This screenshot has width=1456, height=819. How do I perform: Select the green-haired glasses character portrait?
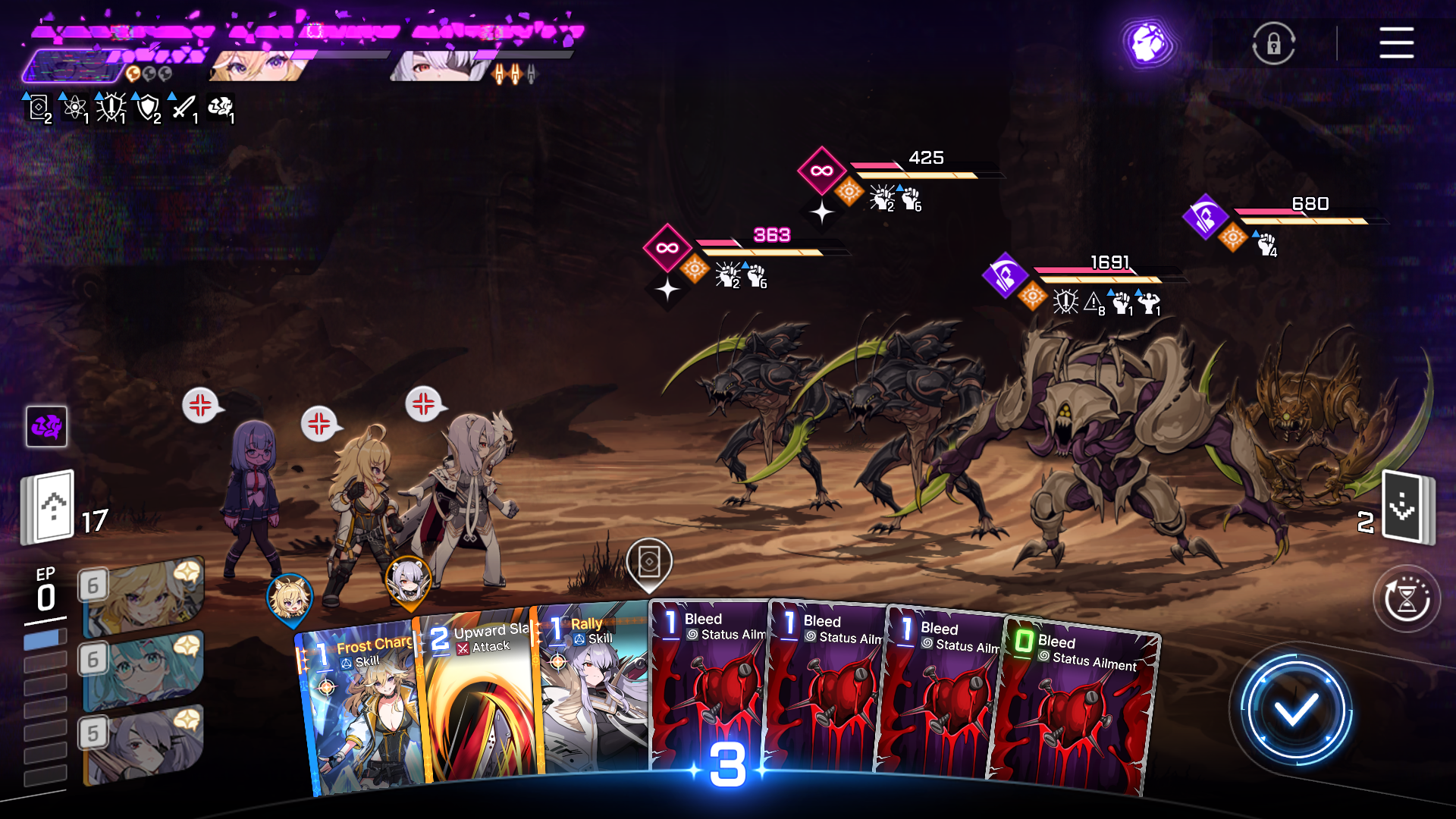[143, 669]
